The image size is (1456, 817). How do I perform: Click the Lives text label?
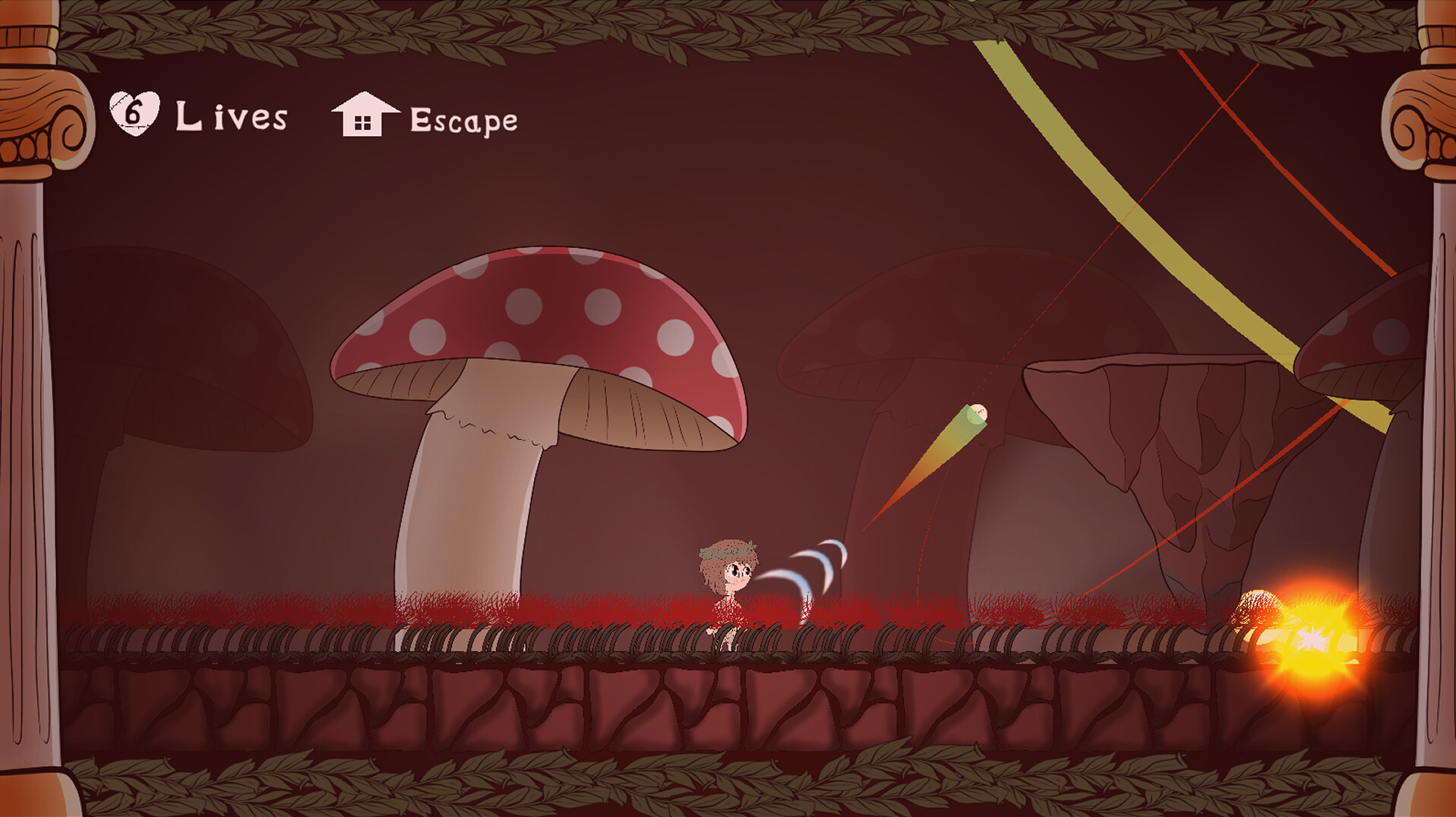click(x=232, y=116)
